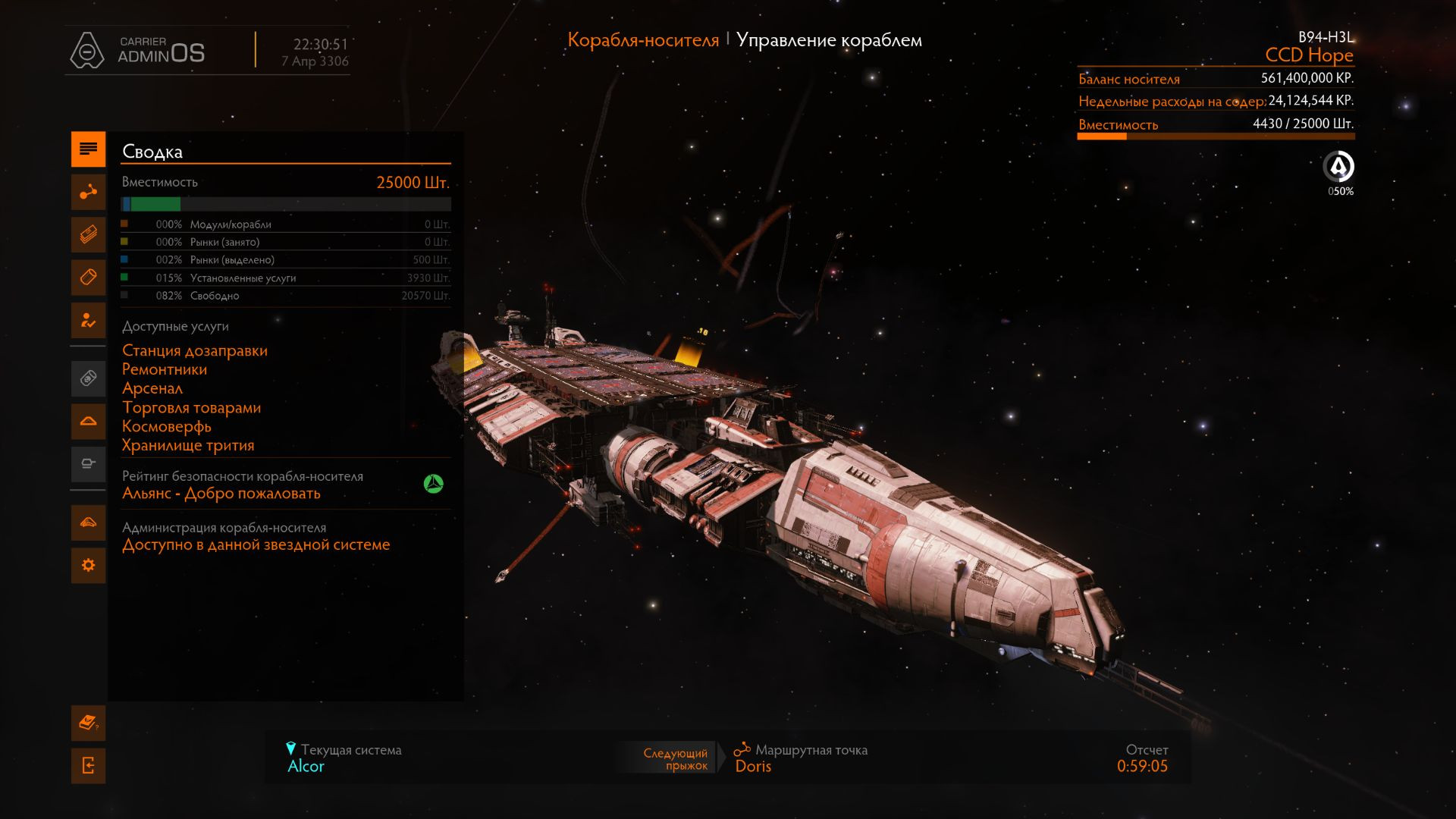Open the ship silhouette tab above the gear
Image resolution: width=1456 pixels, height=819 pixels.
click(88, 522)
